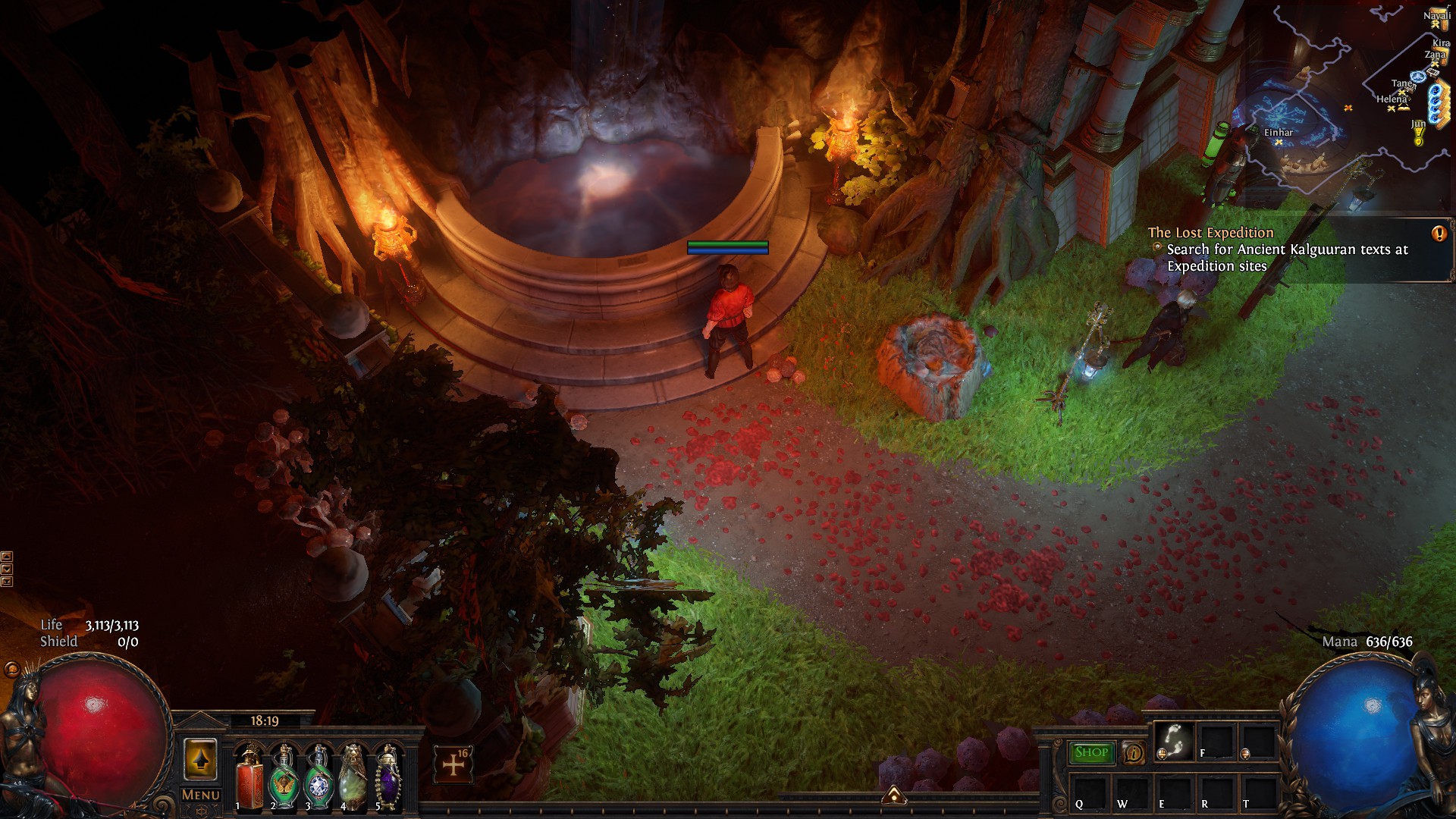
Task: Expand the bottom center arrow tab
Action: (894, 795)
